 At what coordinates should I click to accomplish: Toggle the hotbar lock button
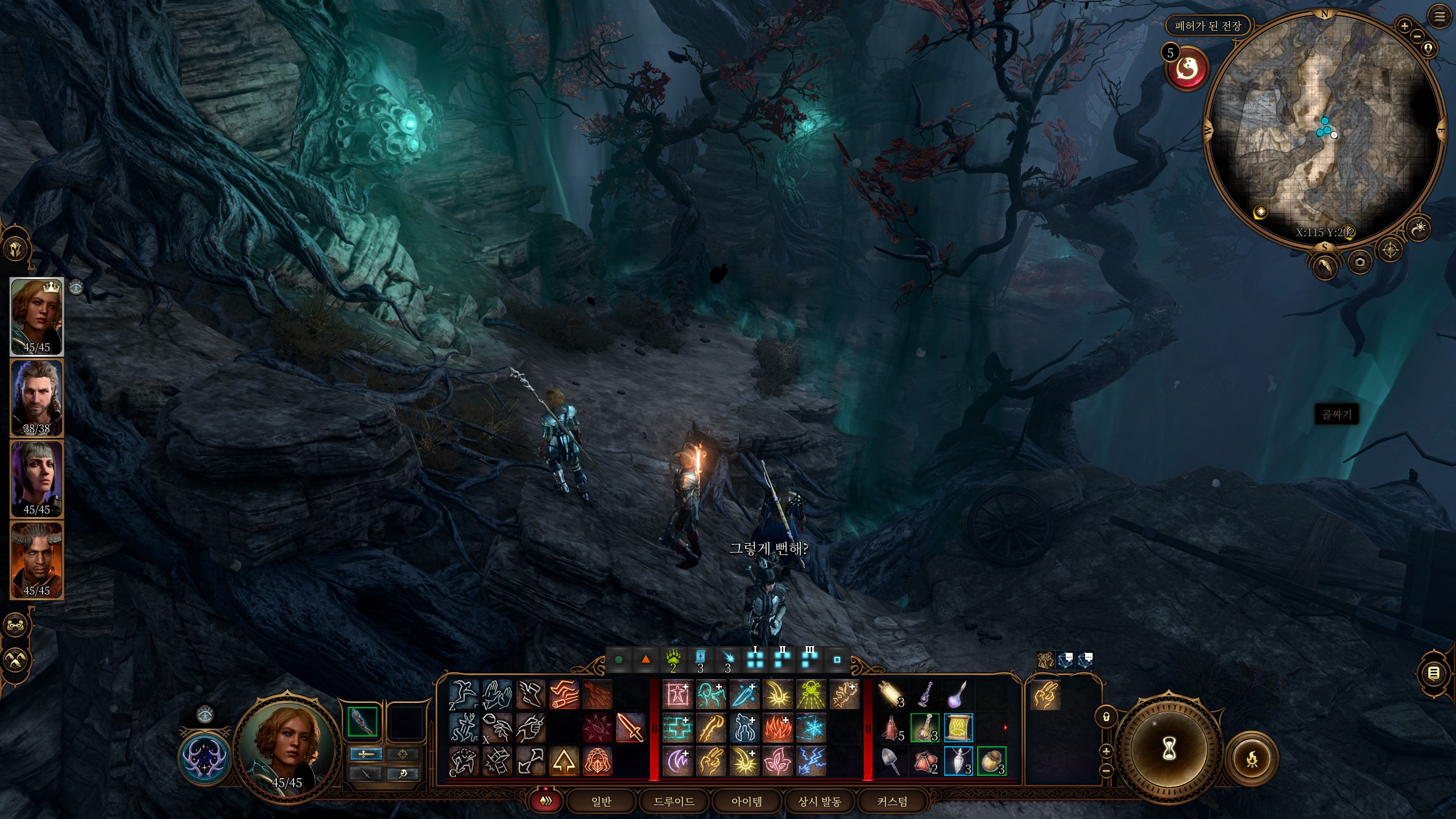[x=1106, y=717]
